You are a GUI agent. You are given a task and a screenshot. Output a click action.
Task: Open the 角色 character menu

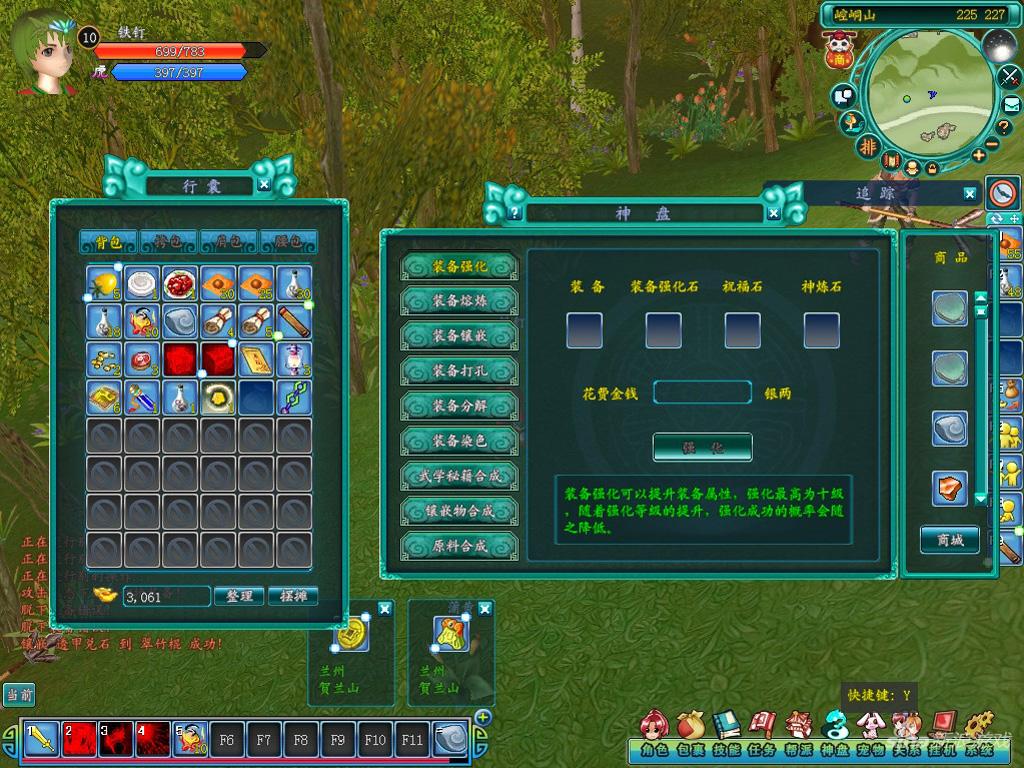(654, 736)
